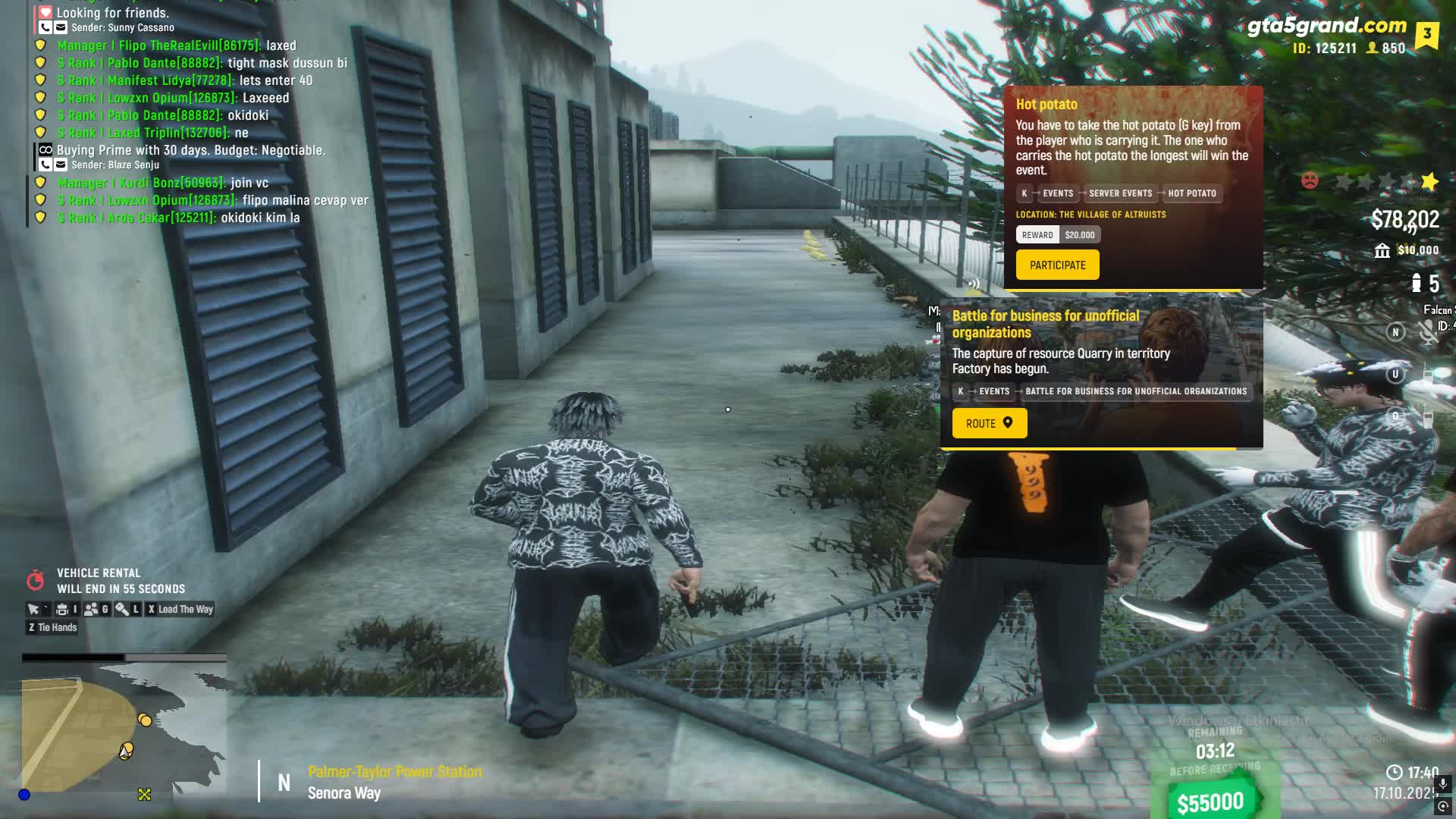The image size is (1456, 819).
Task: Click the muted microphone icon
Action: coord(1428,331)
